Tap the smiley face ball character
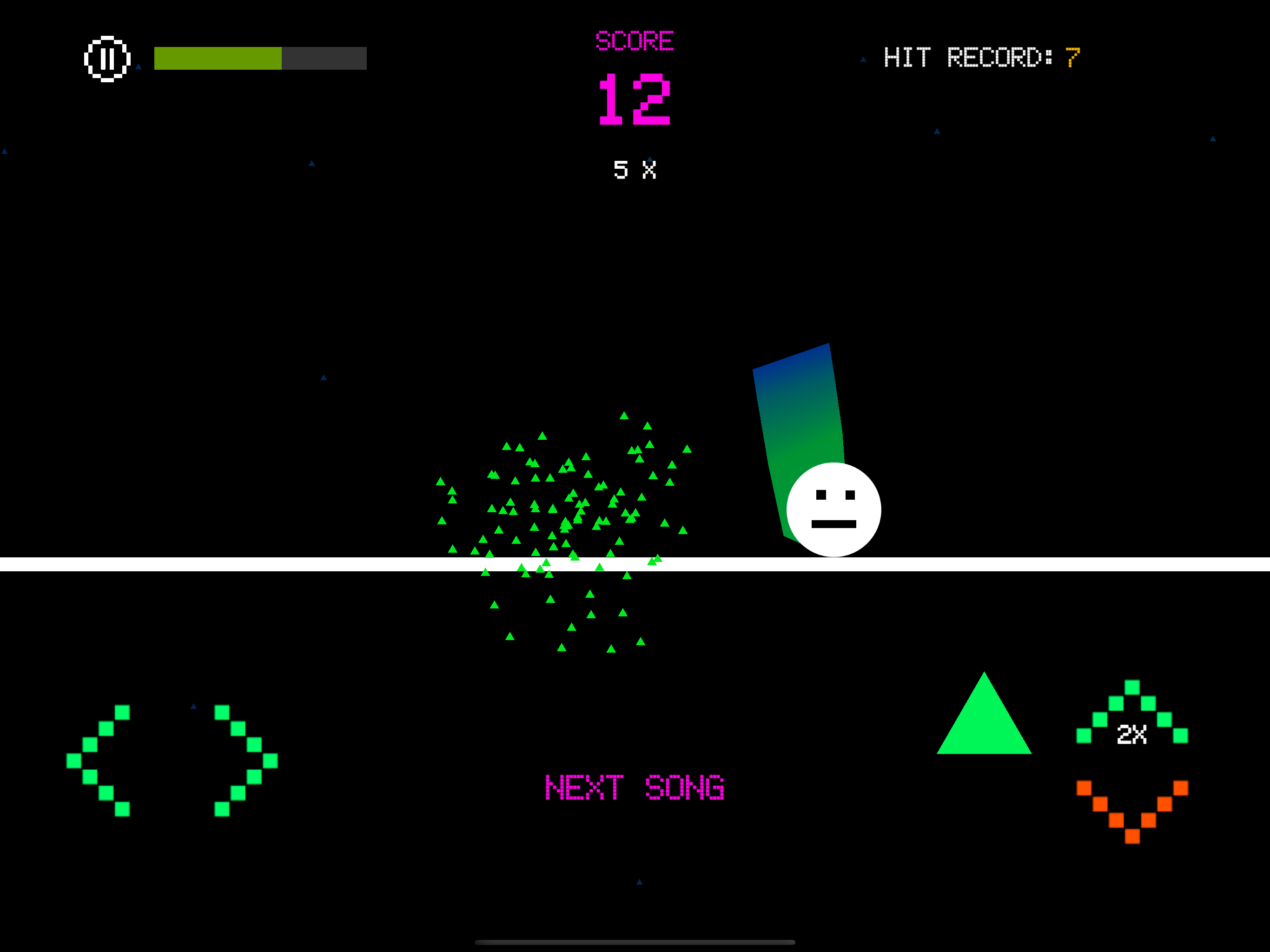The width and height of the screenshot is (1270, 952). (x=833, y=510)
